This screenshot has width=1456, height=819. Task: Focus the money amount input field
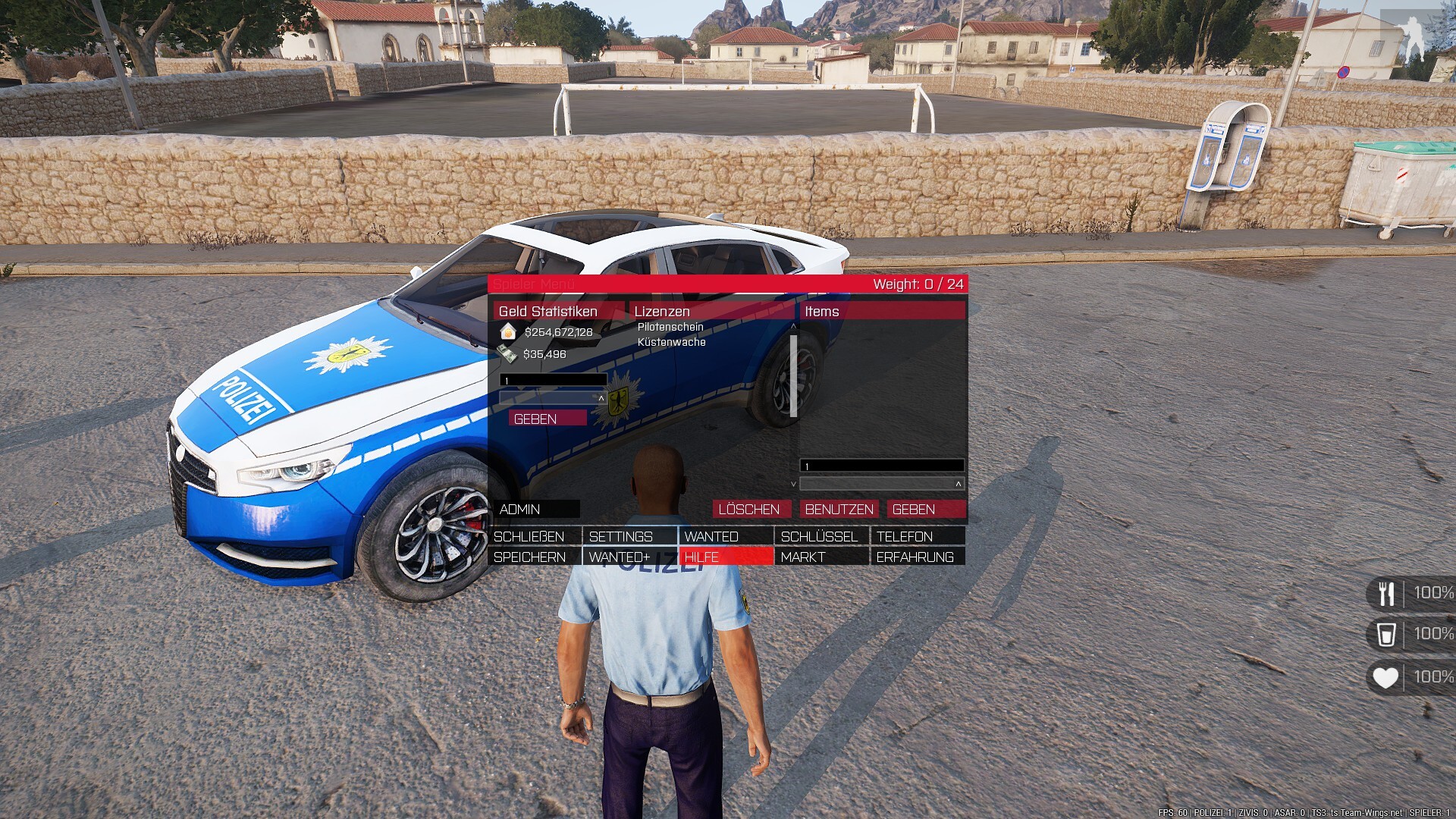pos(554,380)
